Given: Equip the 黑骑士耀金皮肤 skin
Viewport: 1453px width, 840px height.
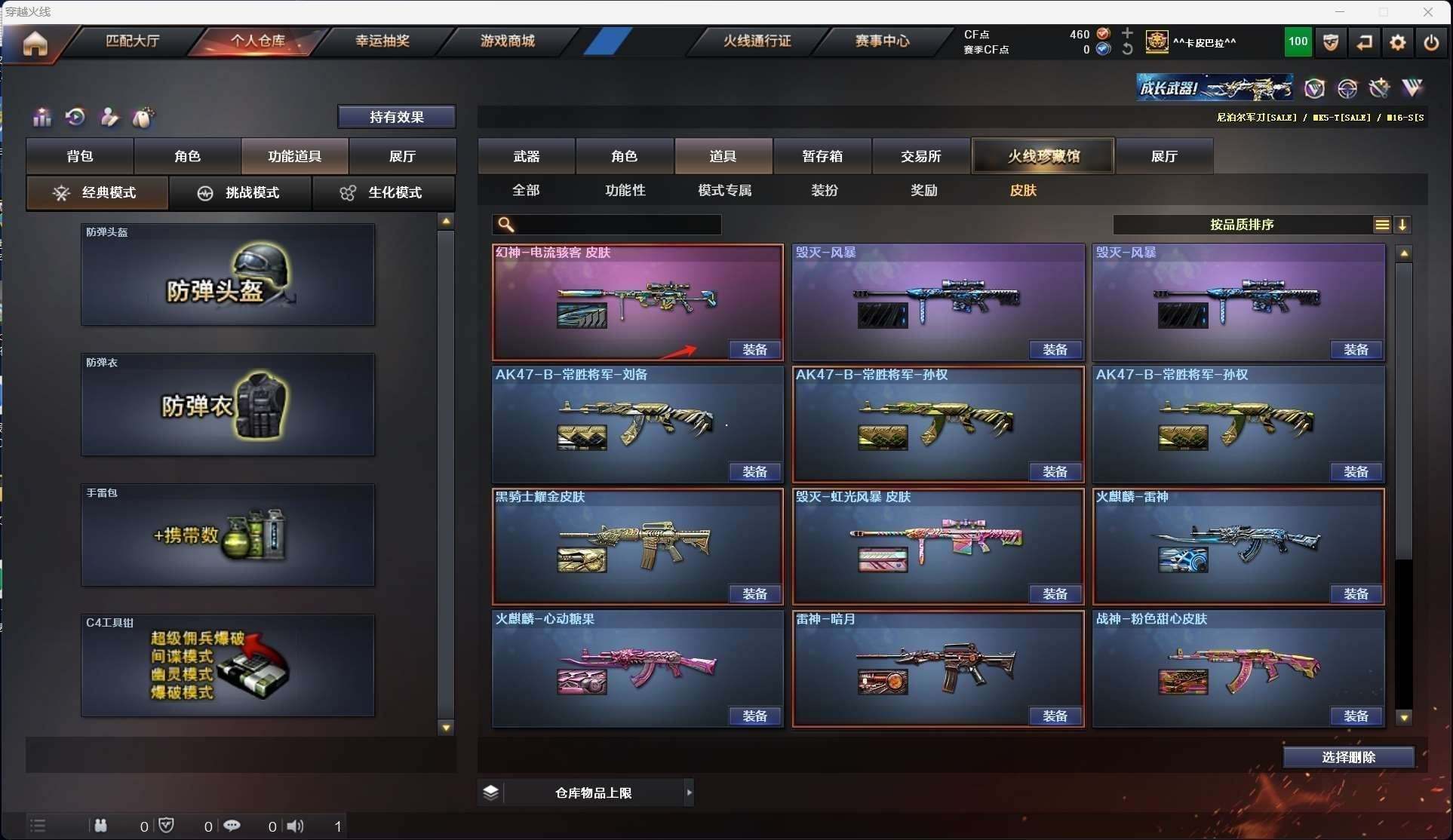Looking at the screenshot, I should pos(755,594).
